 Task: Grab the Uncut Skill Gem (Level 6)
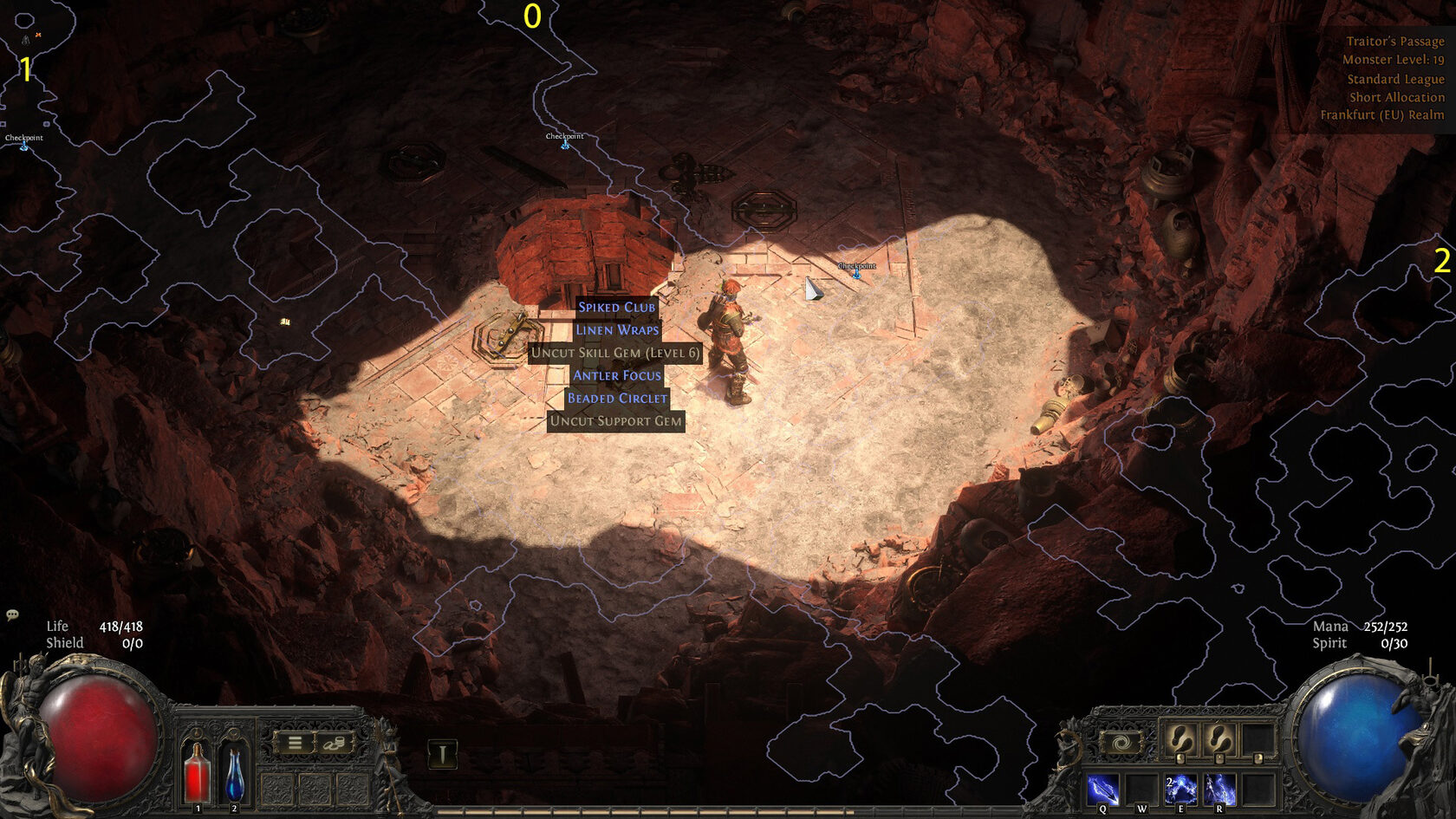[x=614, y=353]
